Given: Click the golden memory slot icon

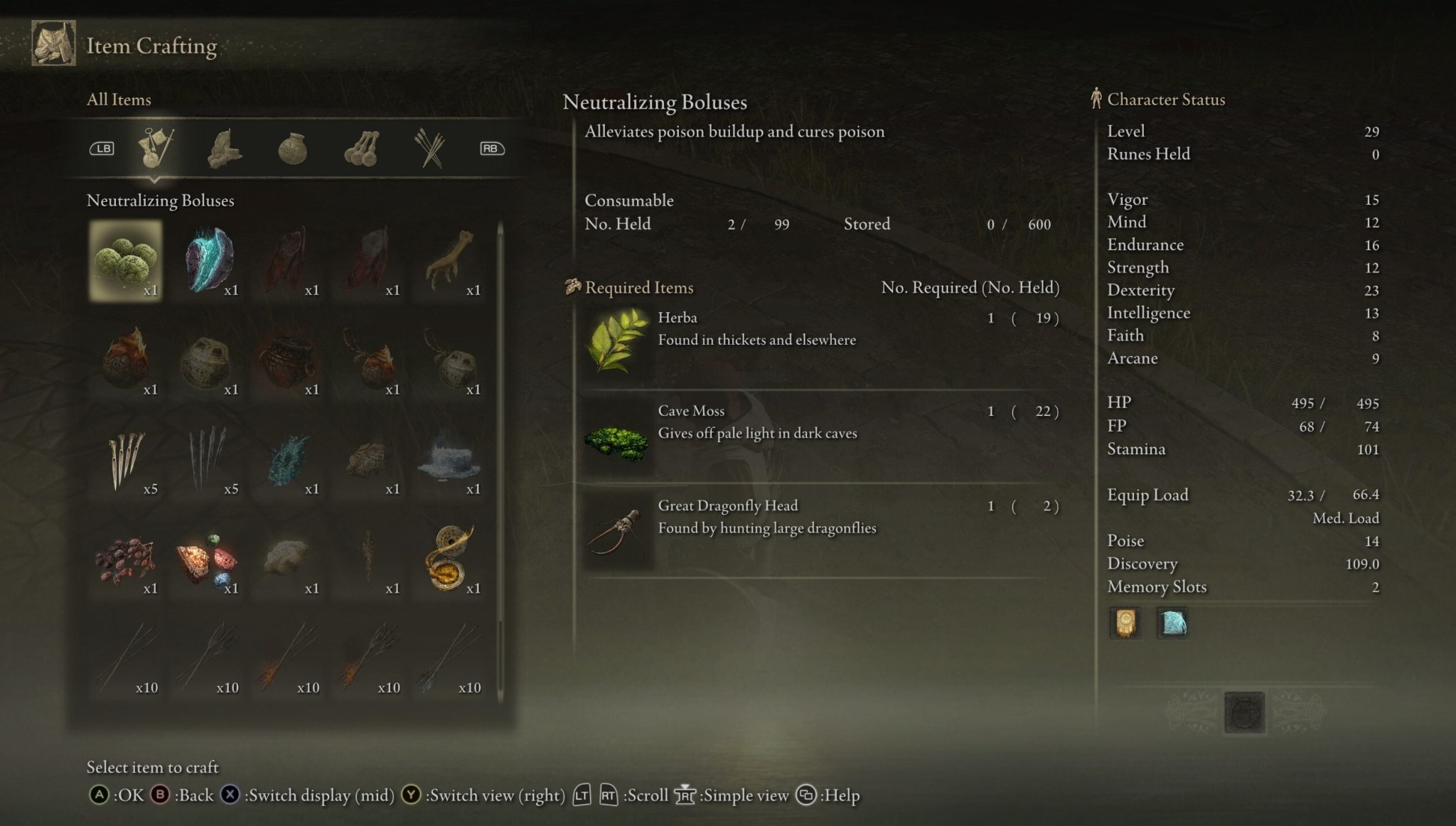Looking at the screenshot, I should pos(1125,622).
